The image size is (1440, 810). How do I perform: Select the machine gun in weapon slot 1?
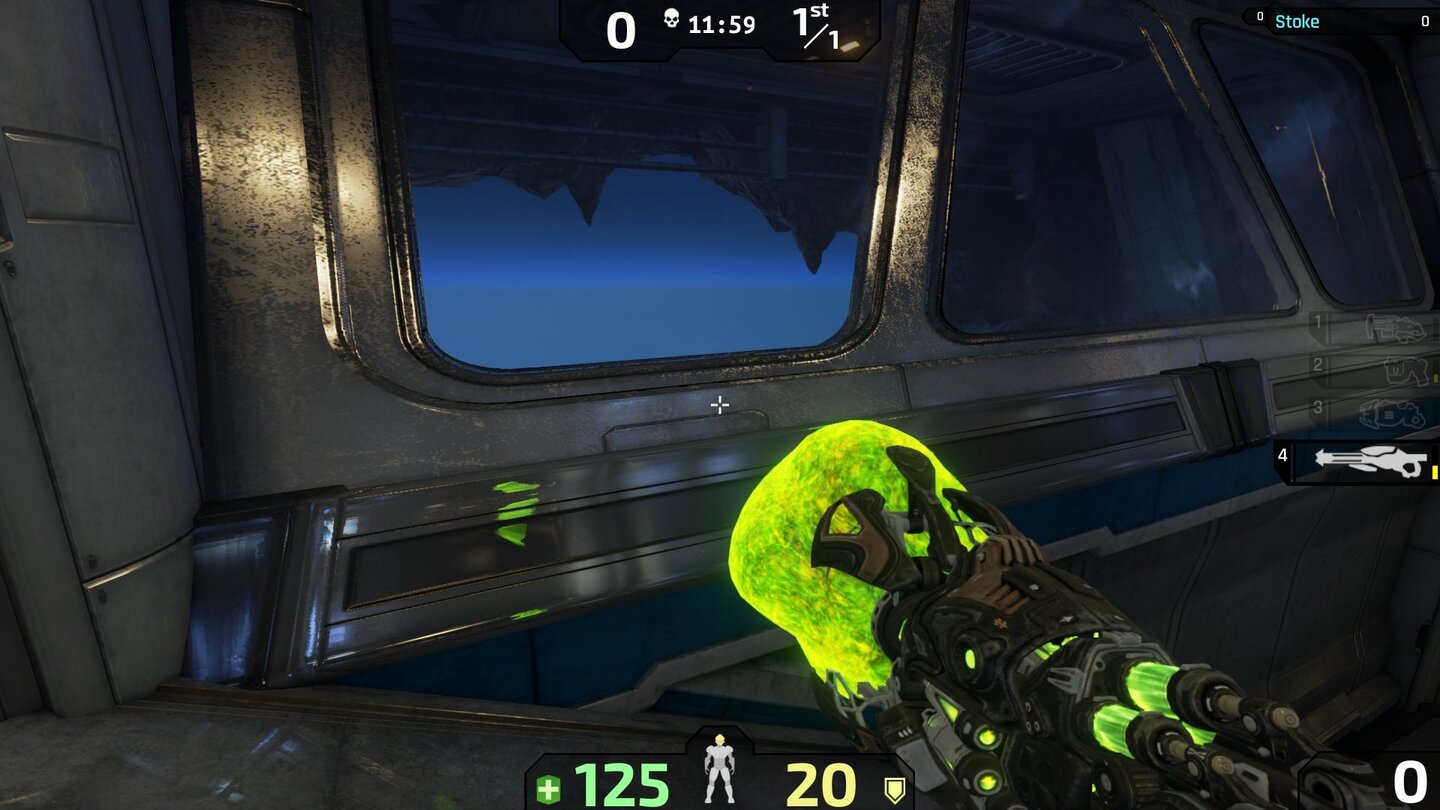click(1394, 326)
